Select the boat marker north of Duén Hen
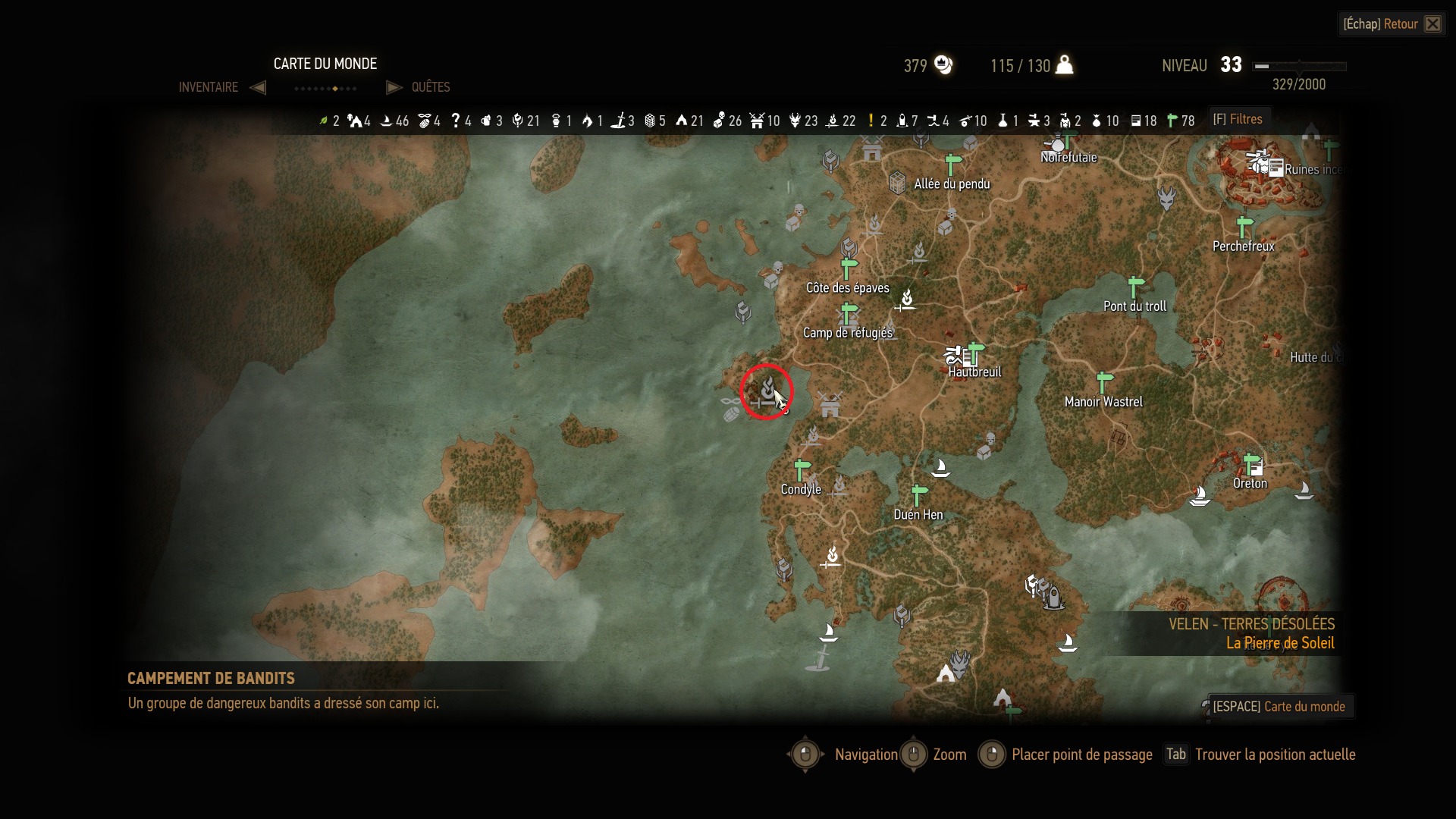 (x=940, y=467)
